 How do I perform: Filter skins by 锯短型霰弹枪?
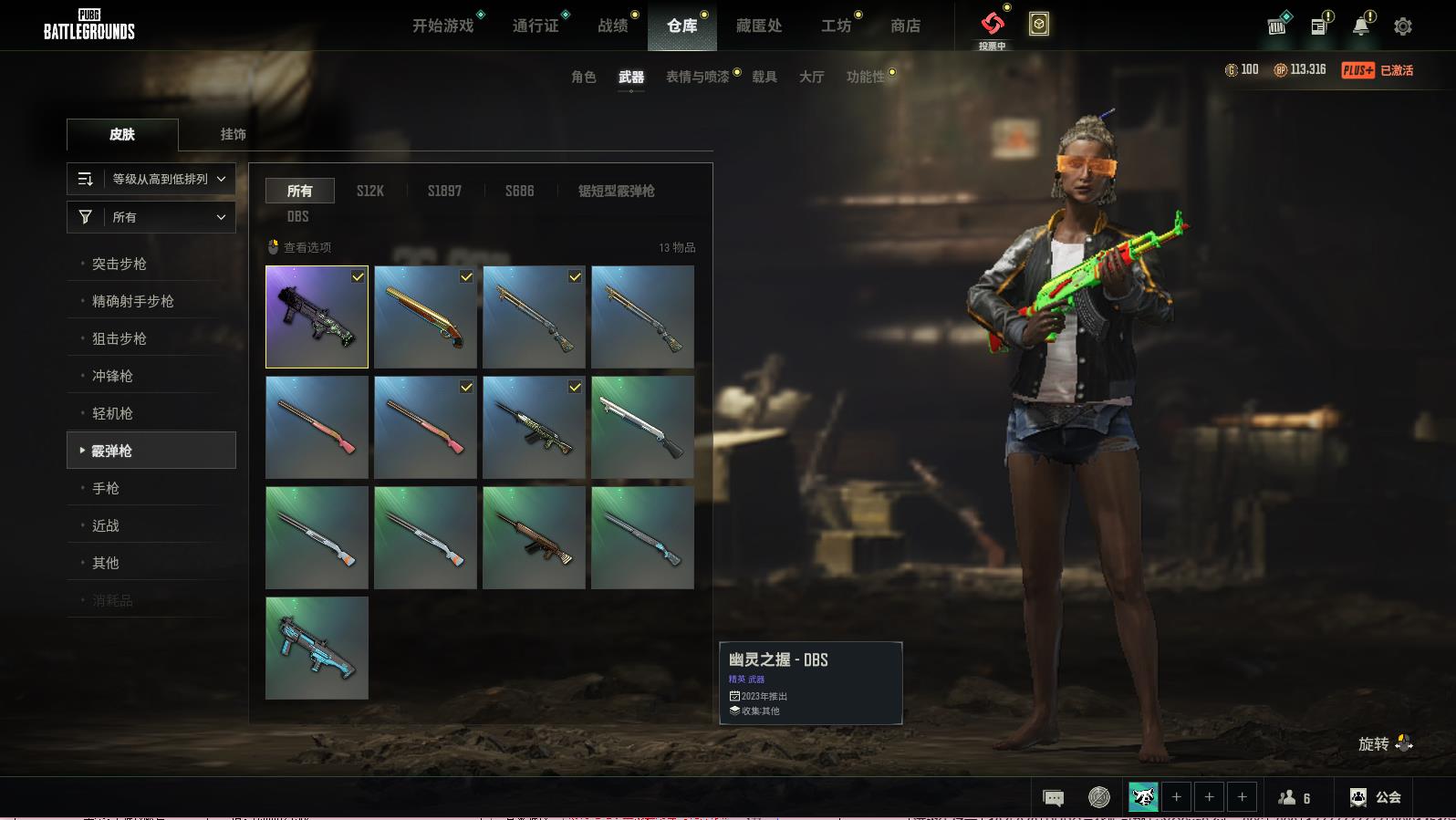tap(616, 191)
